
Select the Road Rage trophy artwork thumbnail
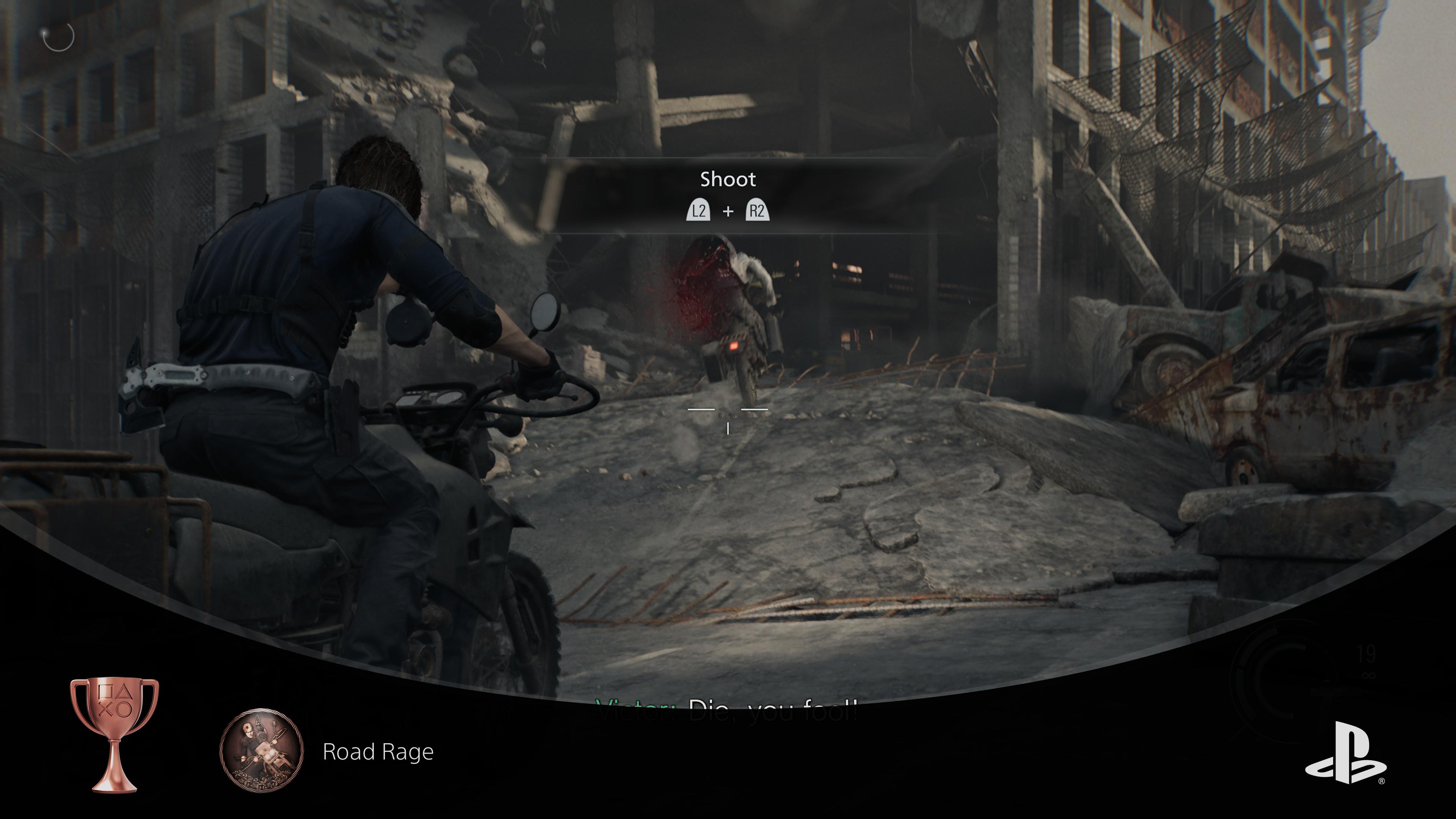tap(261, 750)
